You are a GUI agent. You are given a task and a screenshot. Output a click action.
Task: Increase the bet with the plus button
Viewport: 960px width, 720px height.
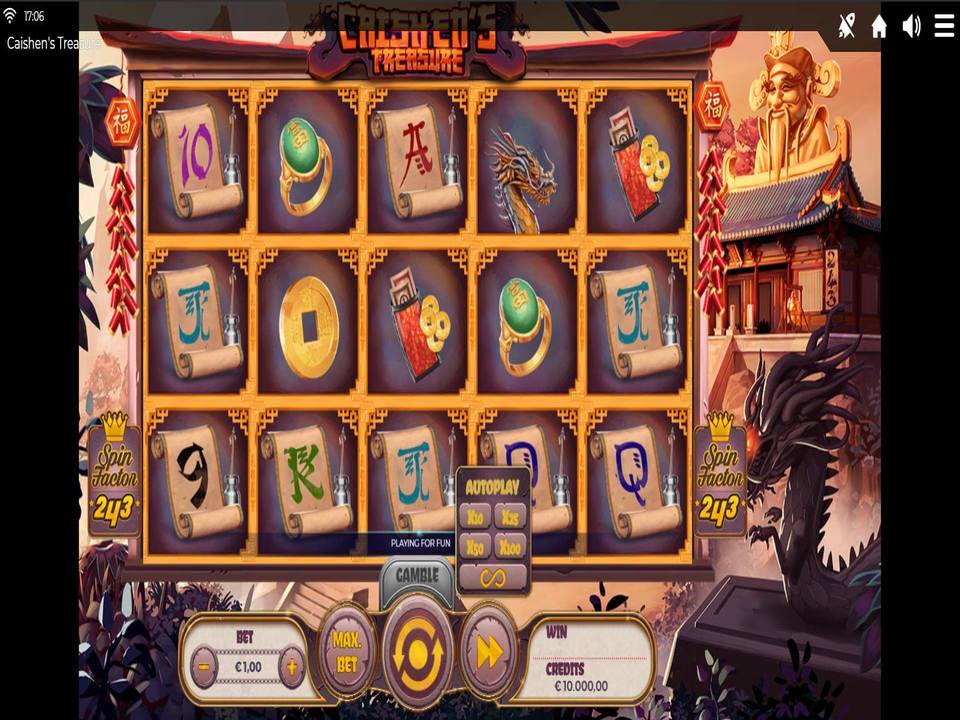pos(291,666)
